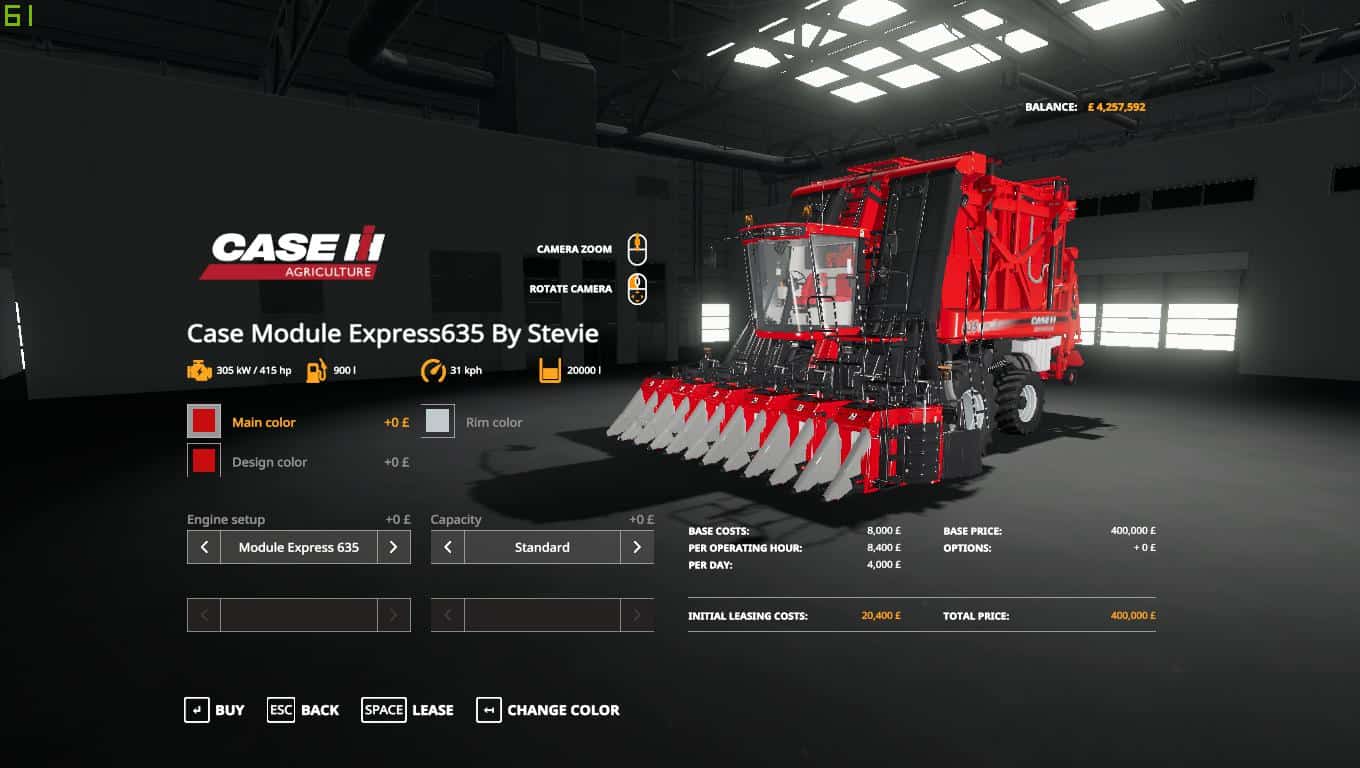
Task: Click the Module Express 635 engine selector
Action: (x=298, y=547)
